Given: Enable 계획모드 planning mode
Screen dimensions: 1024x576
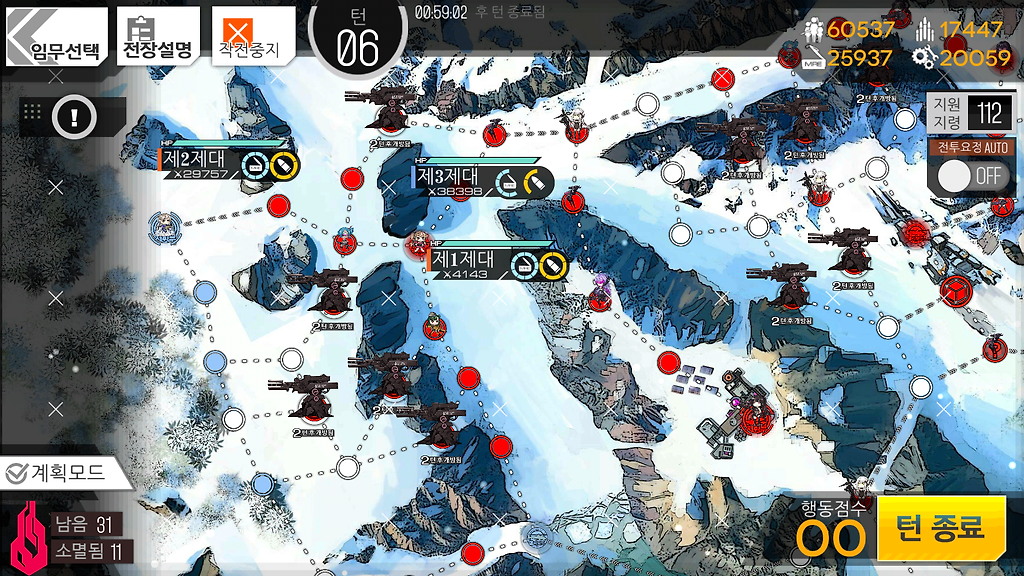Looking at the screenshot, I should [66, 473].
